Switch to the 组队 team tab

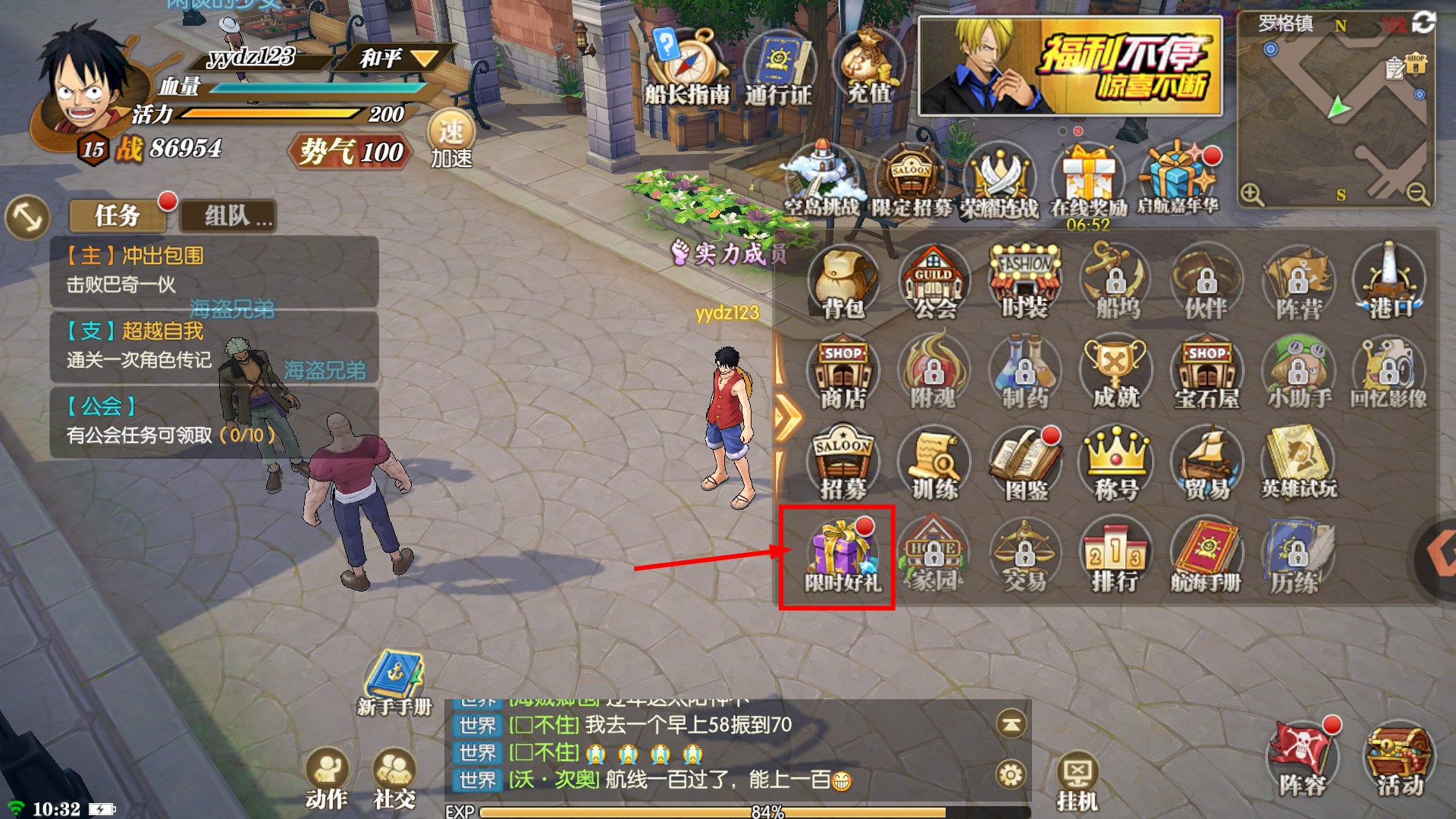pyautogui.click(x=228, y=216)
